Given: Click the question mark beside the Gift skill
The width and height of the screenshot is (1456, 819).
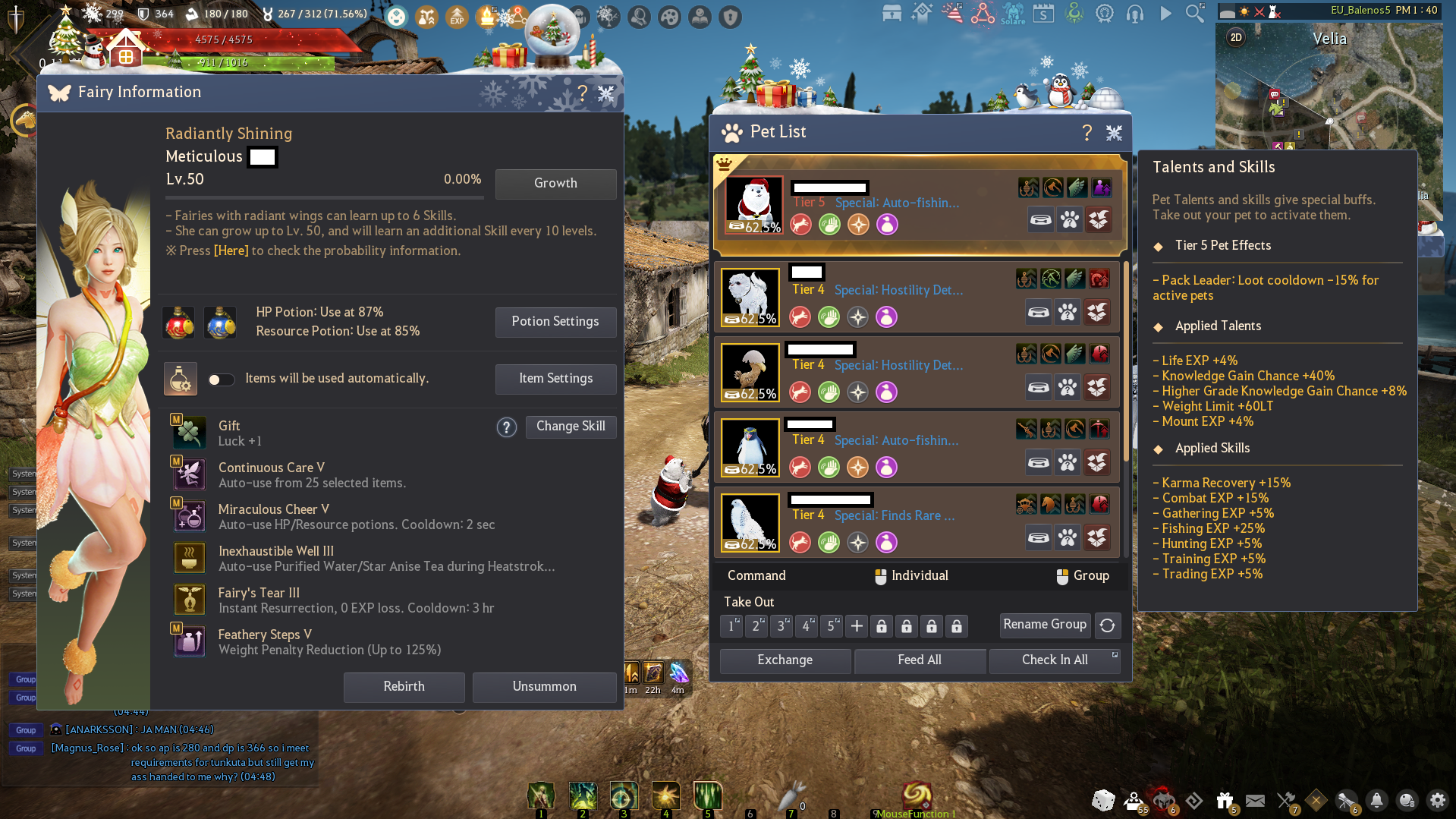Looking at the screenshot, I should [507, 427].
